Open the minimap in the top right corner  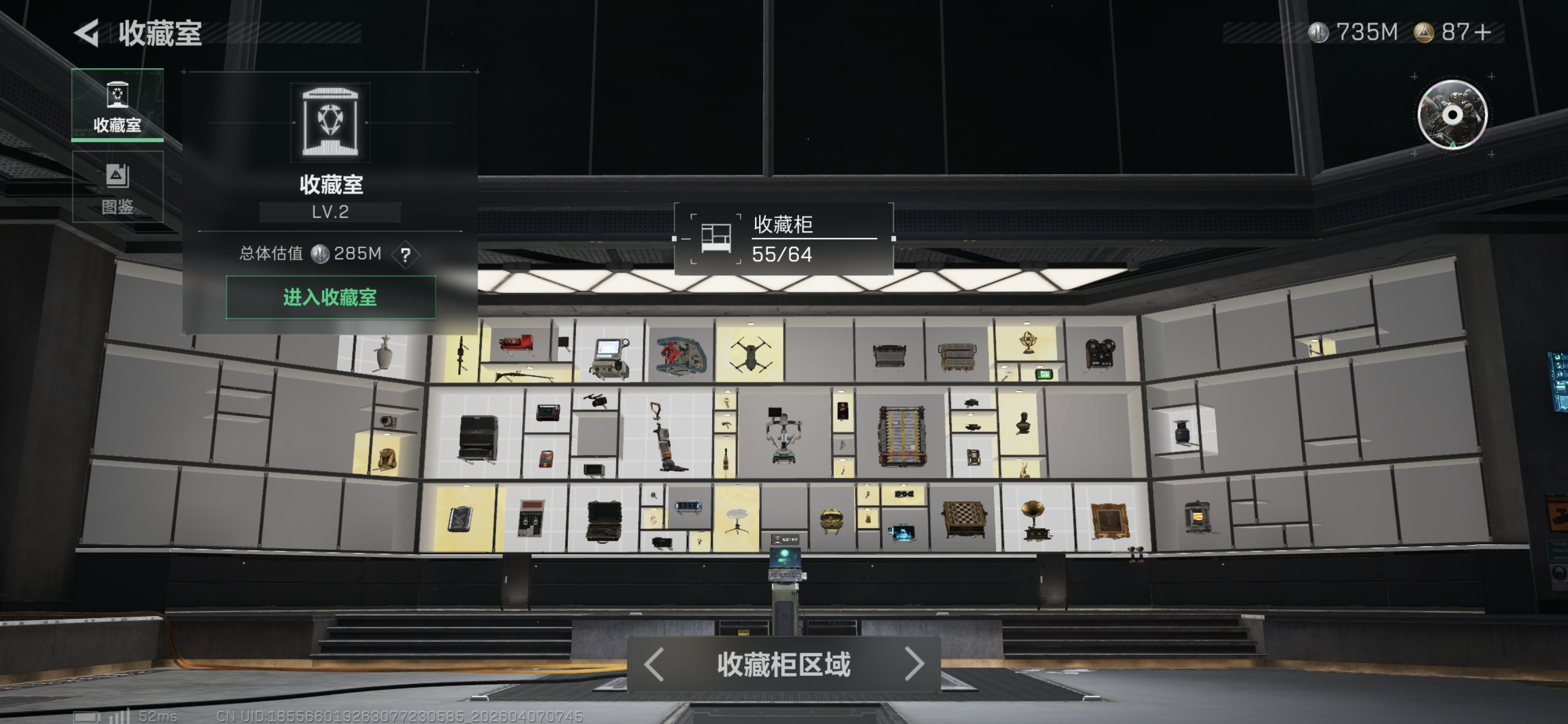(1454, 114)
